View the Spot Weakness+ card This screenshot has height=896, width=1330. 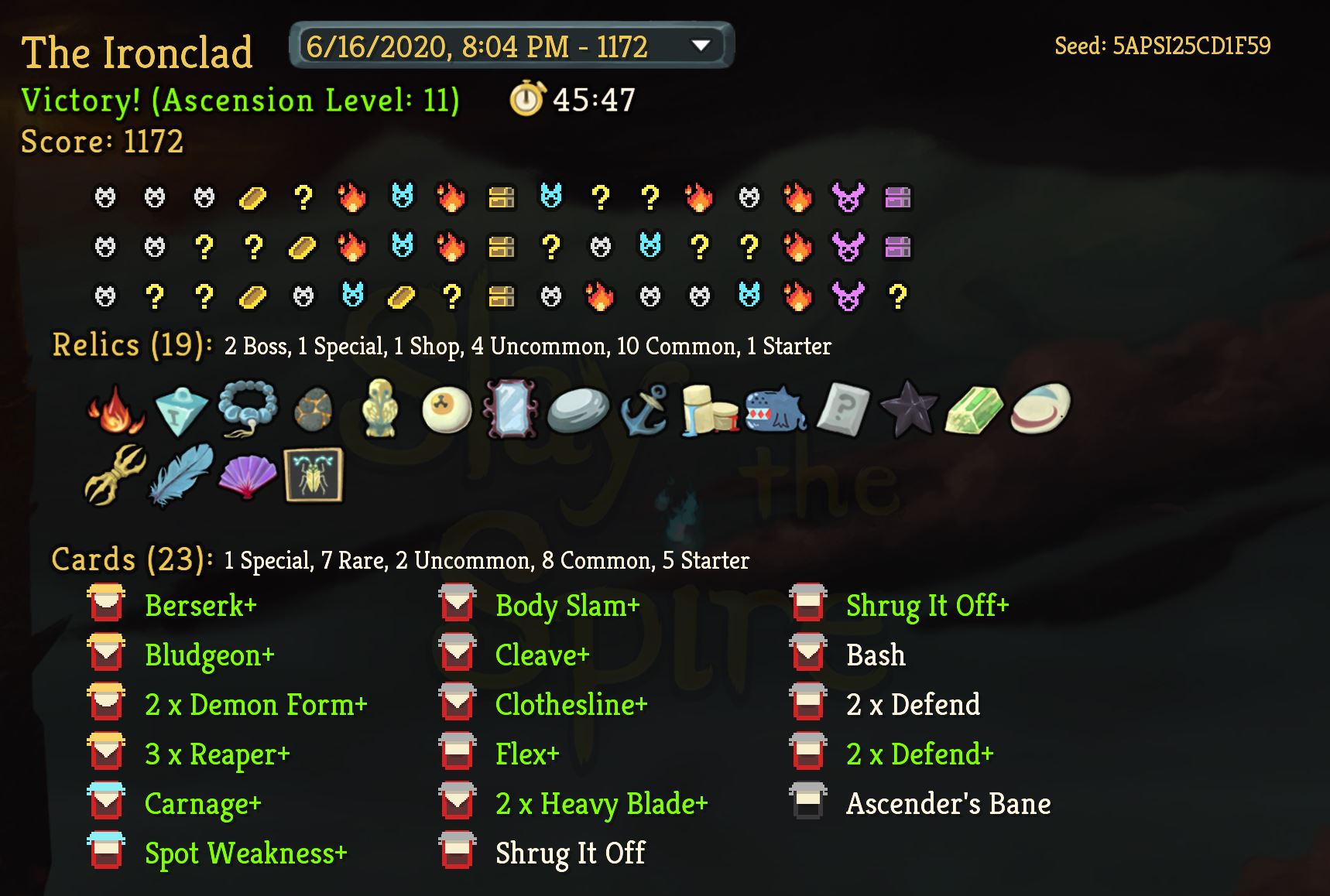(x=245, y=853)
